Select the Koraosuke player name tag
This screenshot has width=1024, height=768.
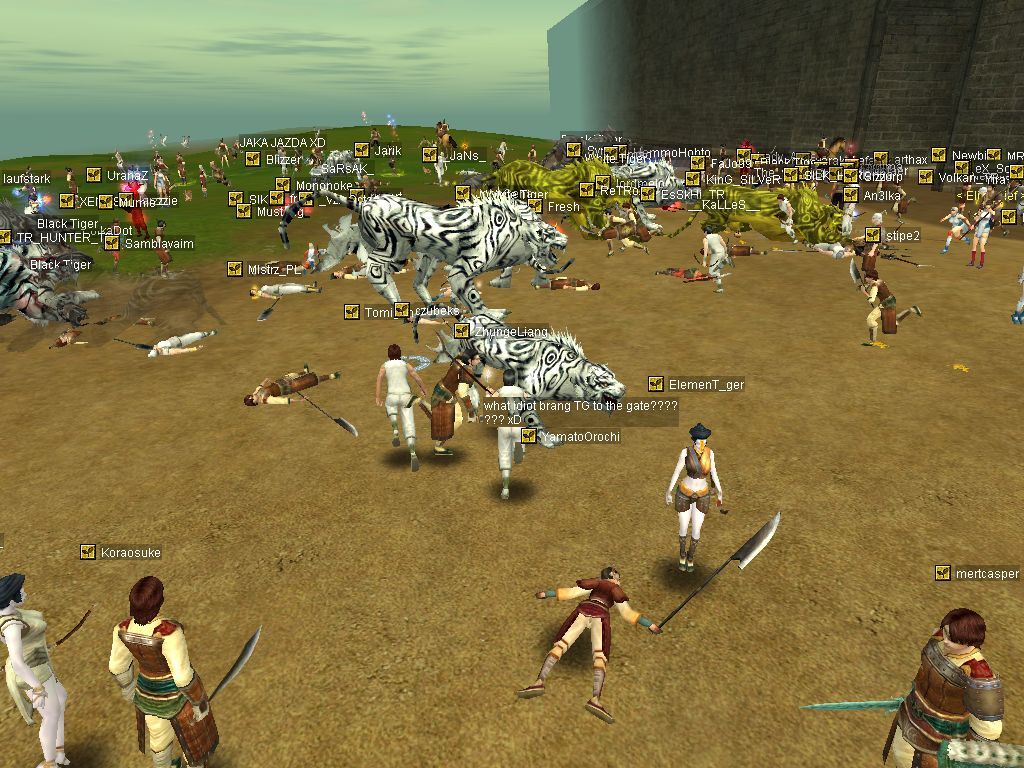[x=130, y=553]
